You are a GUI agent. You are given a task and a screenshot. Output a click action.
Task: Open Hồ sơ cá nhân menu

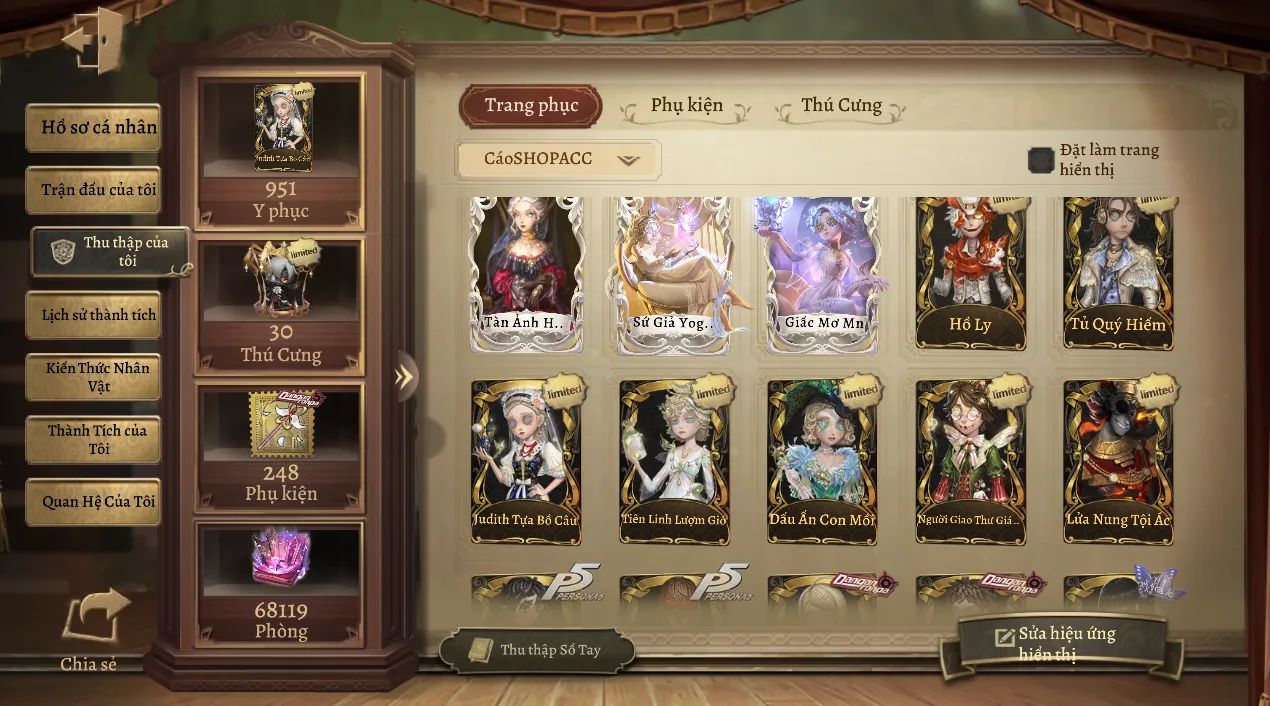[x=94, y=128]
